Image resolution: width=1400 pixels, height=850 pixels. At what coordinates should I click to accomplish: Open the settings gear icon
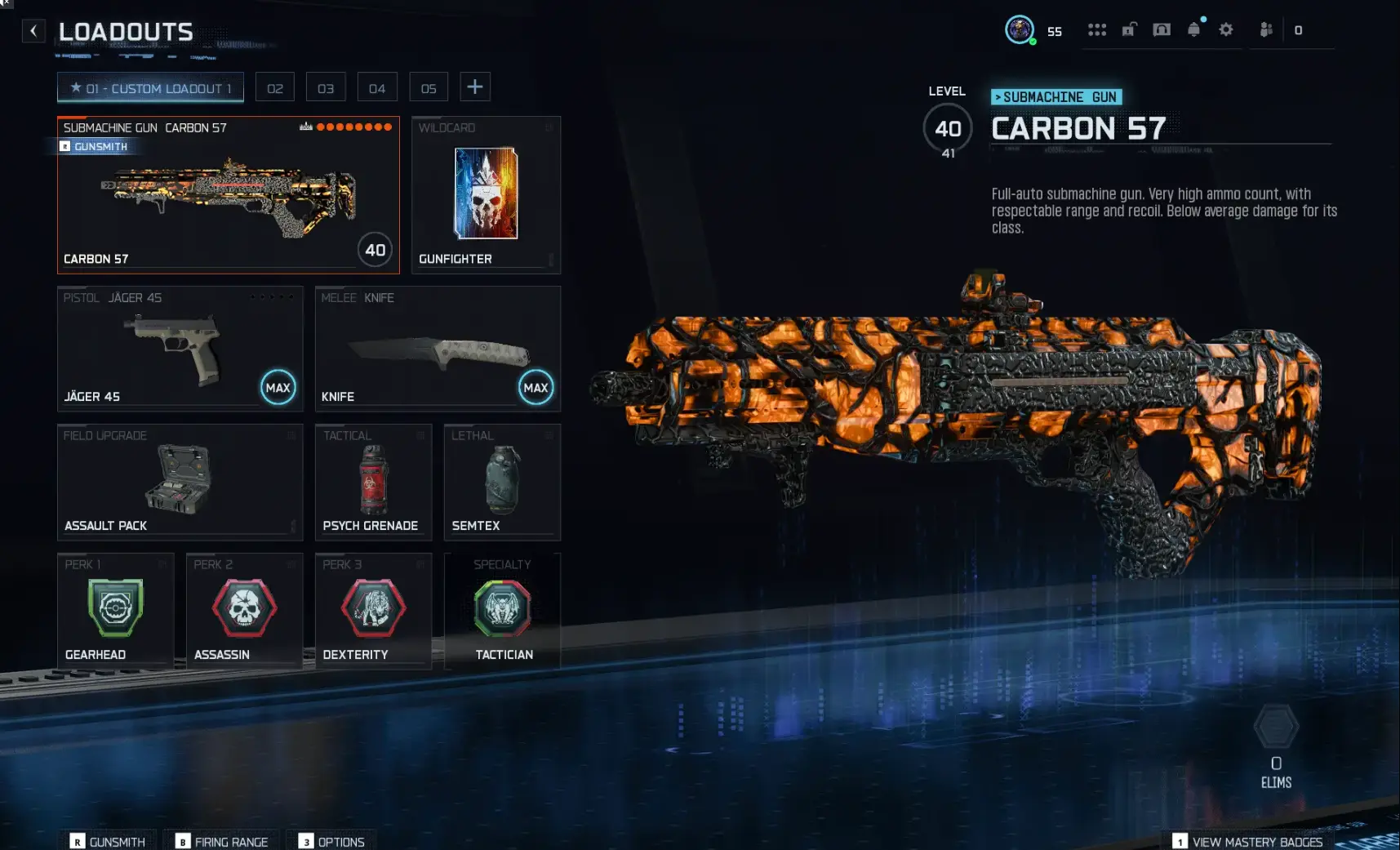1226,29
